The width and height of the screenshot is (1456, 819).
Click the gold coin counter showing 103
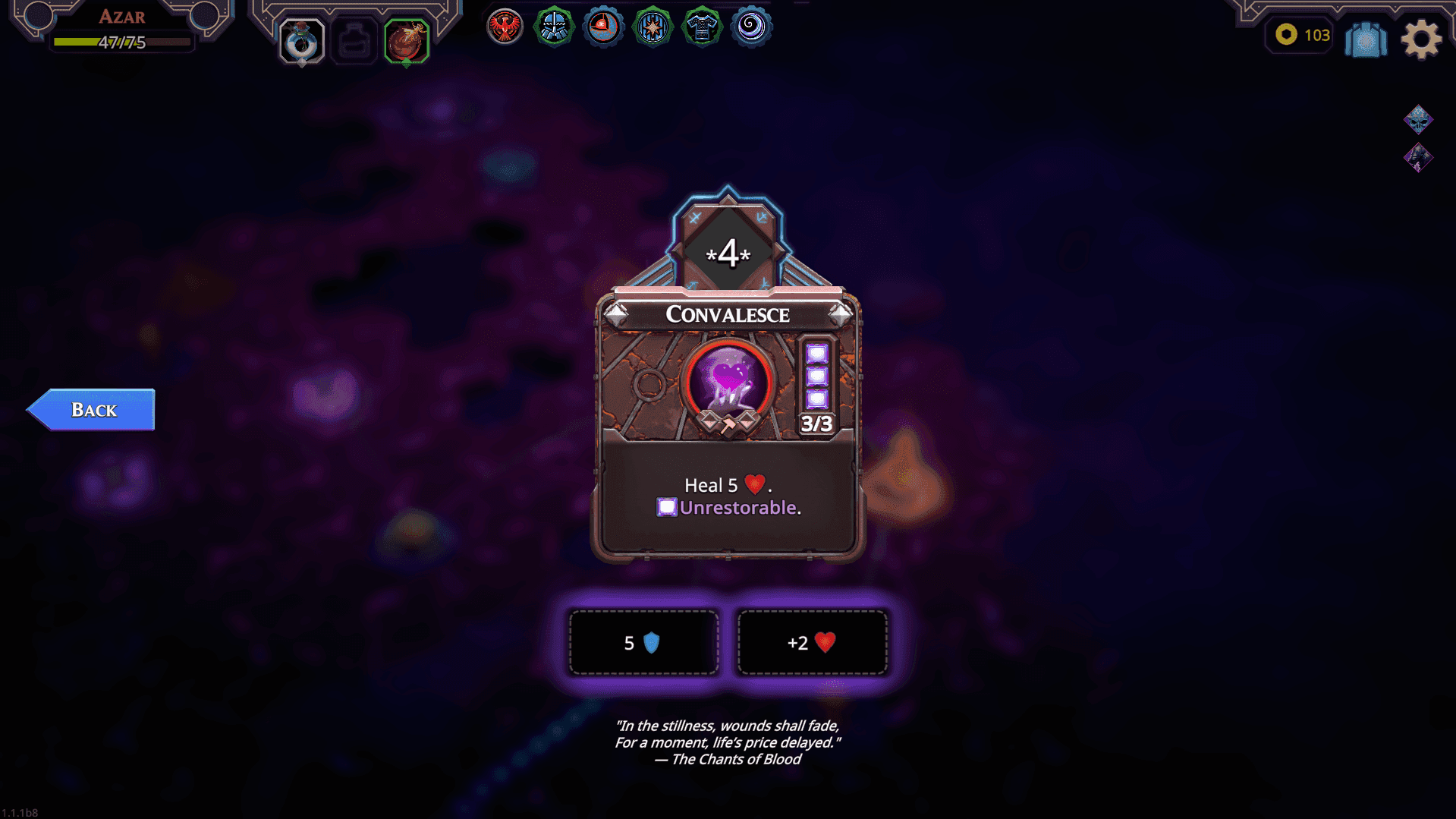pyautogui.click(x=1298, y=35)
